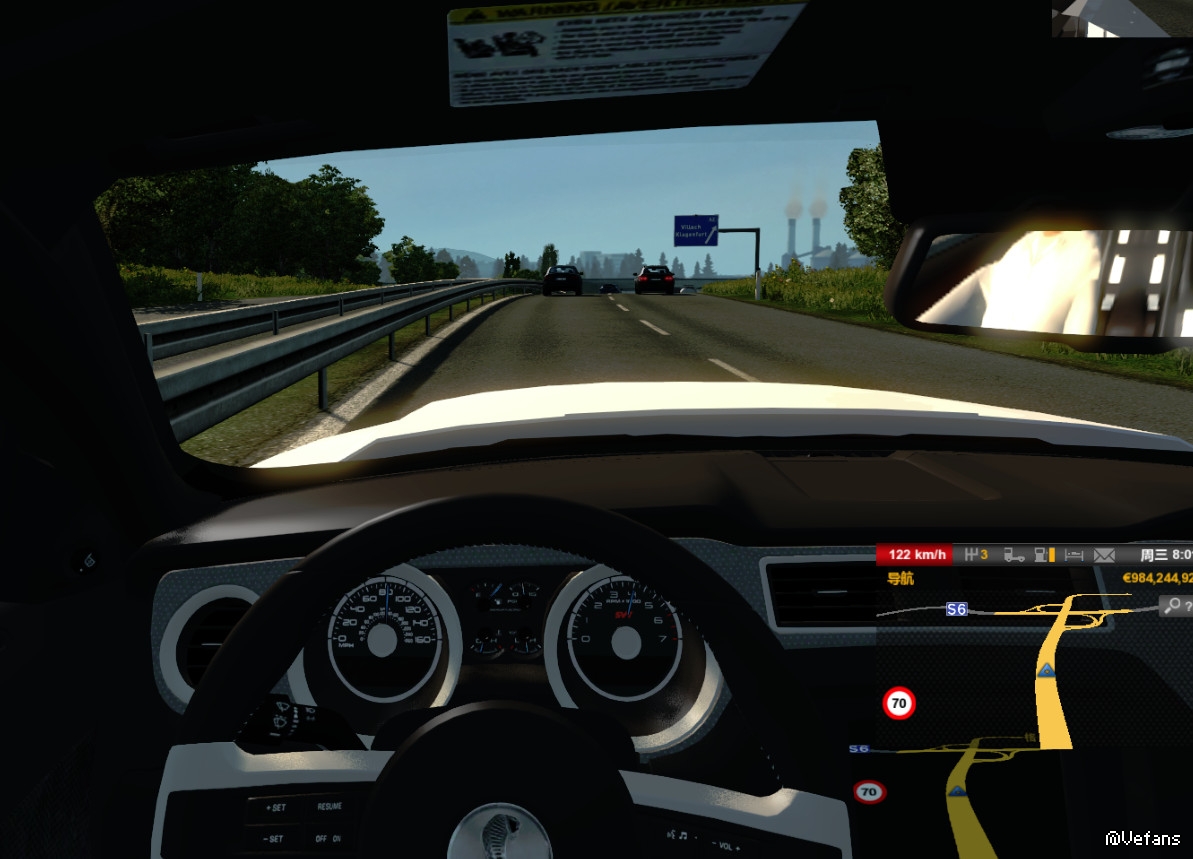
Task: Open the mail envelope icon
Action: pyautogui.click(x=1104, y=554)
